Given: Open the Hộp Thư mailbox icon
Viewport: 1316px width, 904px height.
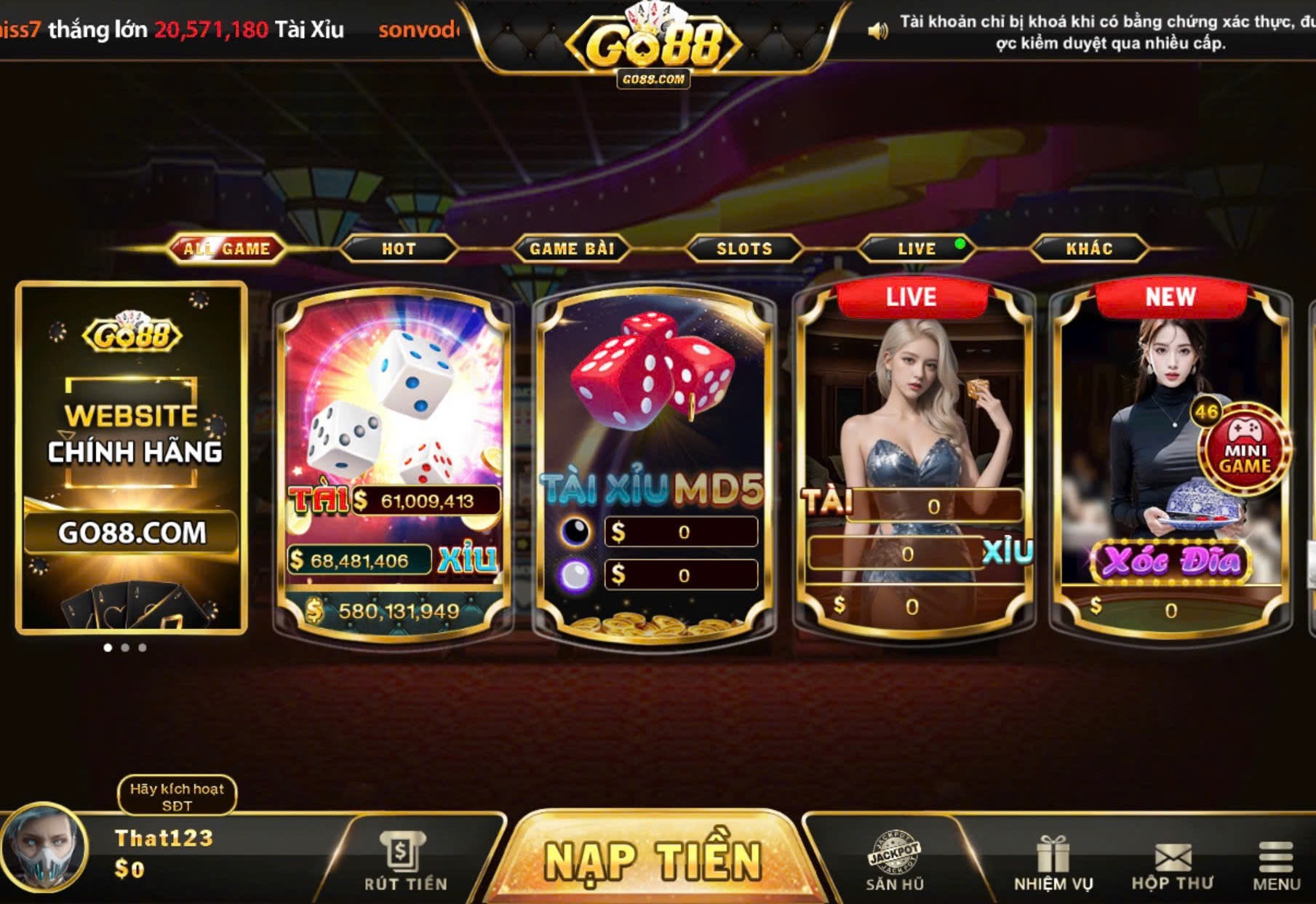Looking at the screenshot, I should 1173,852.
